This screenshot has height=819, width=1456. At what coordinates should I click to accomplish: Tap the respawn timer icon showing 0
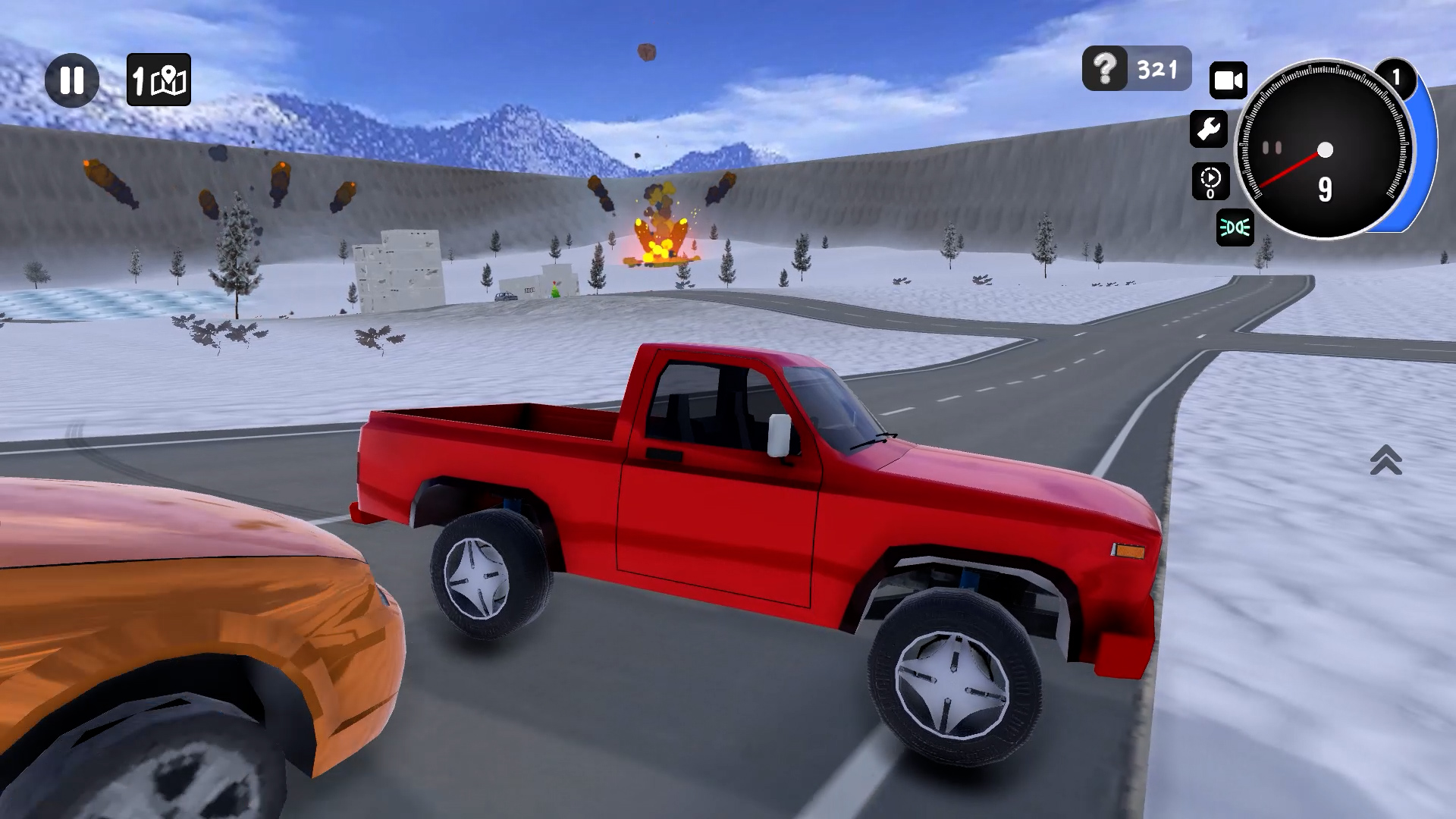click(1211, 180)
